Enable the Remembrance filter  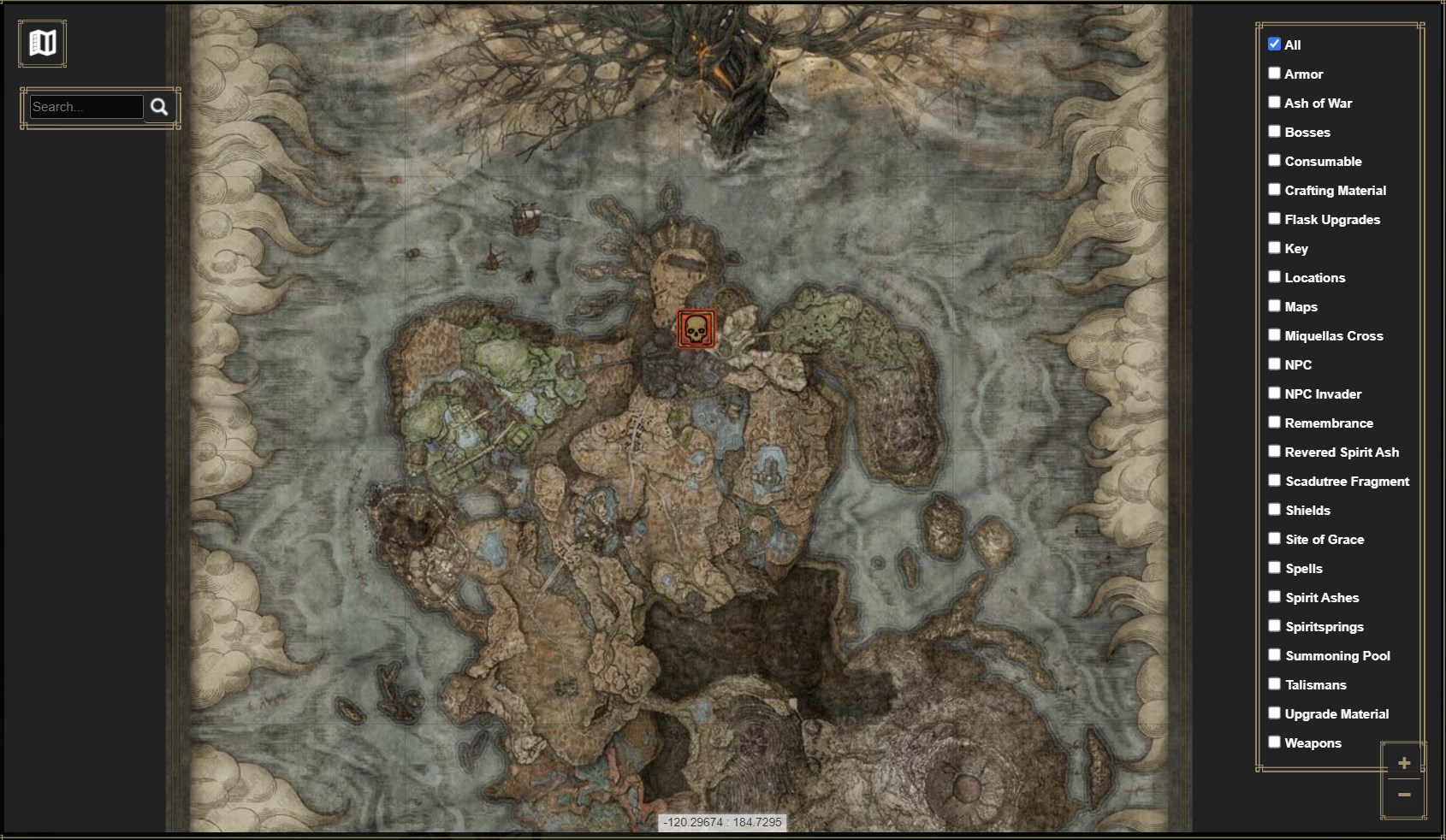tap(1275, 422)
